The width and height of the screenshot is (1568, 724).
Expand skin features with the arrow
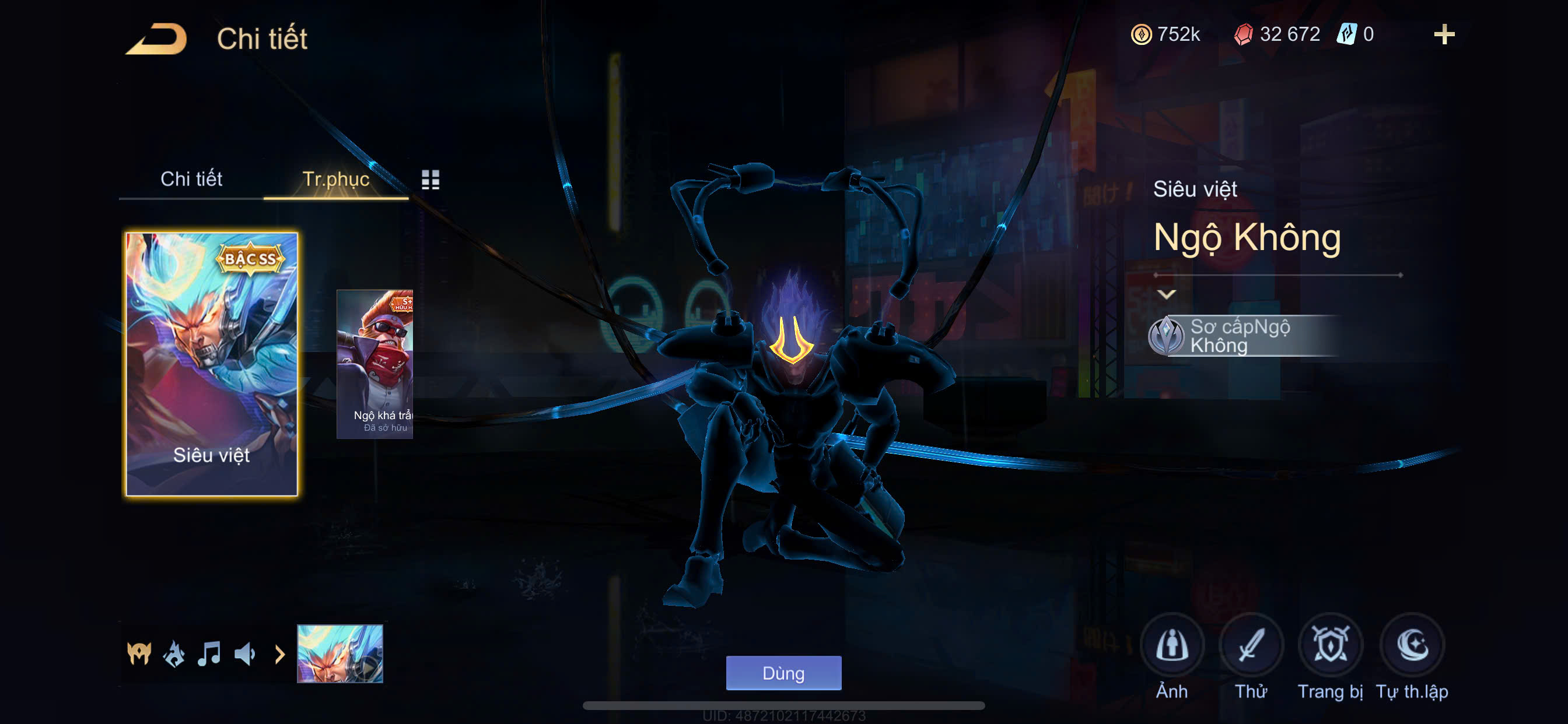[x=279, y=655]
